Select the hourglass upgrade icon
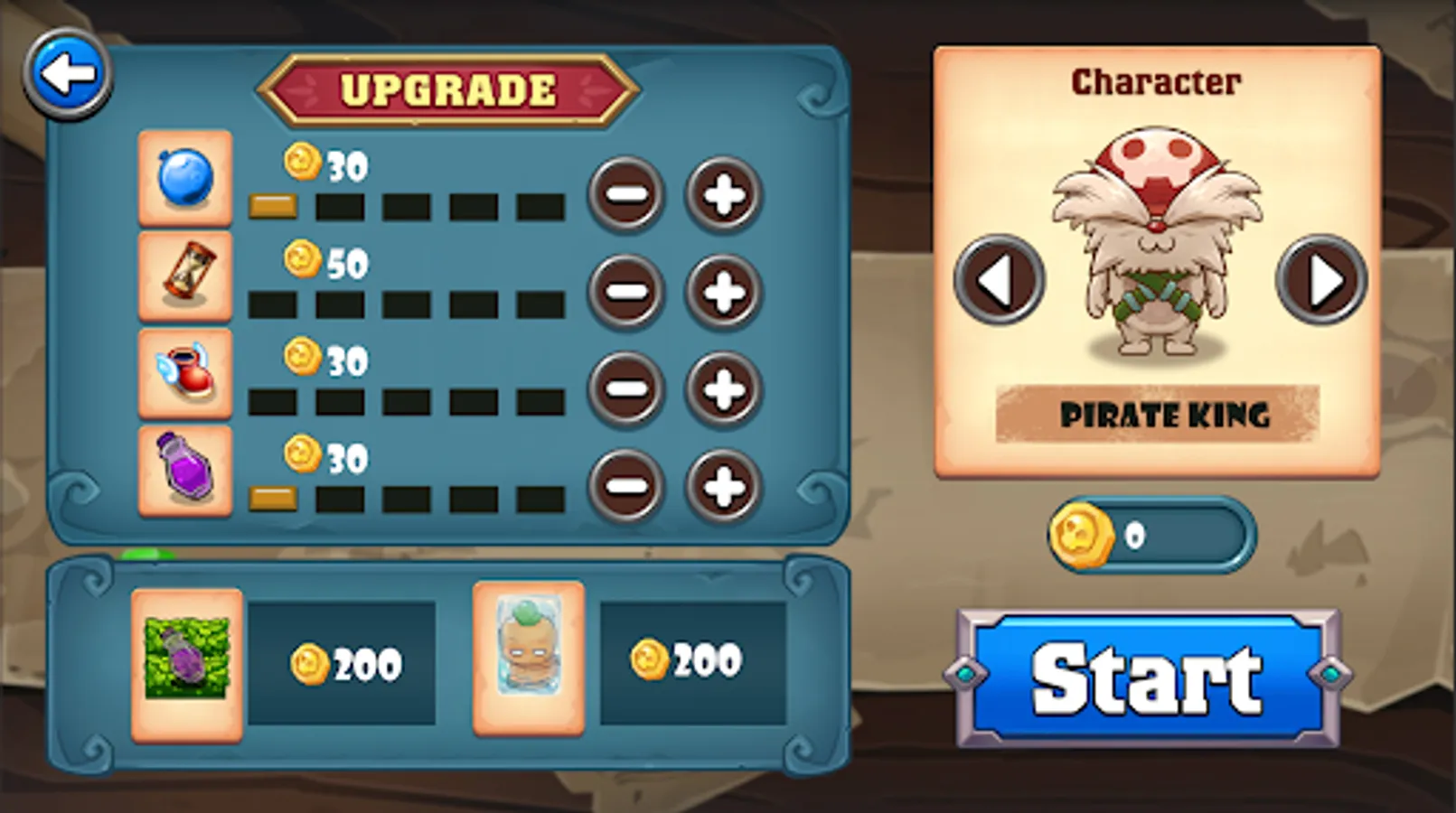 click(x=184, y=277)
